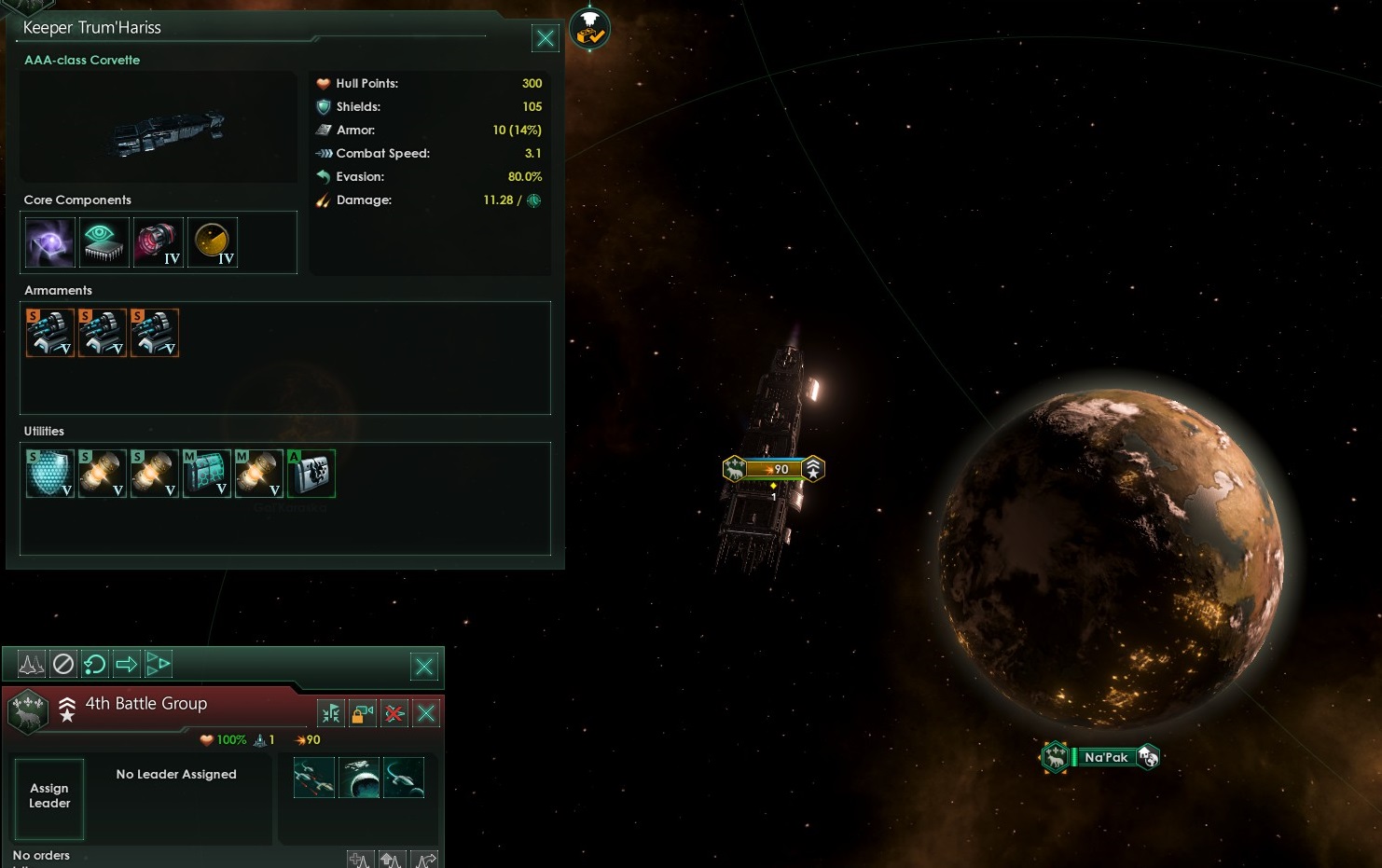Click the Assign Leader button

(x=49, y=796)
